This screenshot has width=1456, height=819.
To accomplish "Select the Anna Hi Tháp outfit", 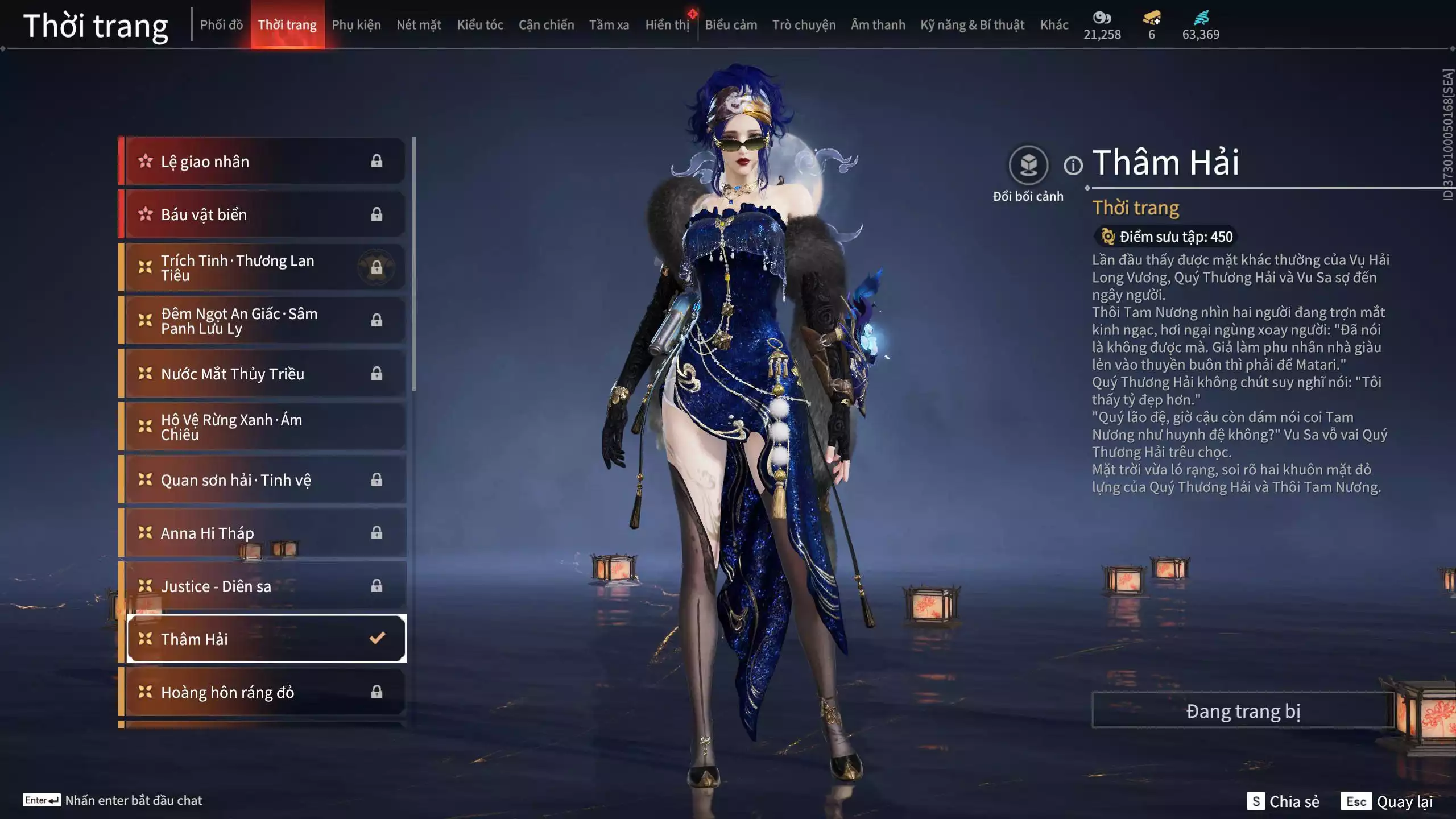I will (208, 532).
